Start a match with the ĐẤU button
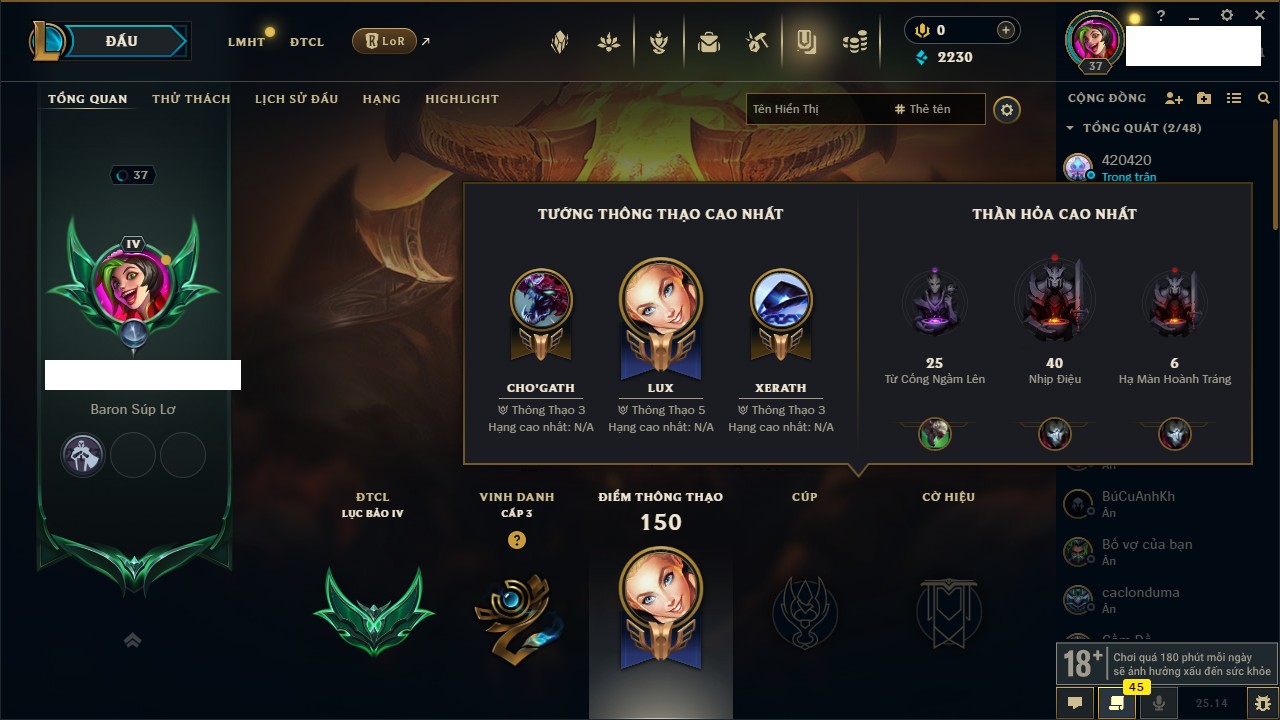Viewport: 1280px width, 720px height. [121, 41]
